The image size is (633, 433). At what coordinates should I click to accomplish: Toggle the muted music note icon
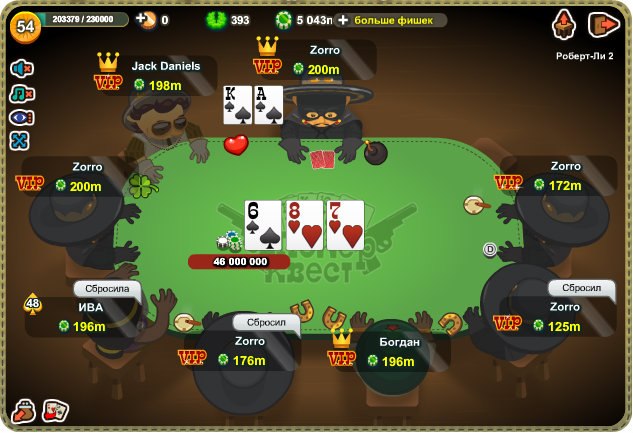pos(21,93)
